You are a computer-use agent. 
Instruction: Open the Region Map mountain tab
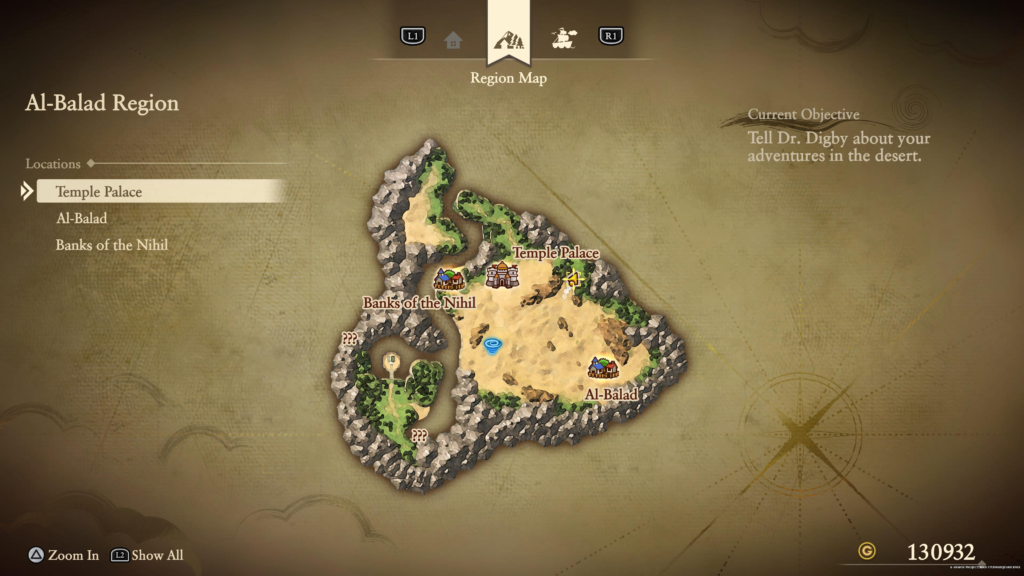point(508,42)
